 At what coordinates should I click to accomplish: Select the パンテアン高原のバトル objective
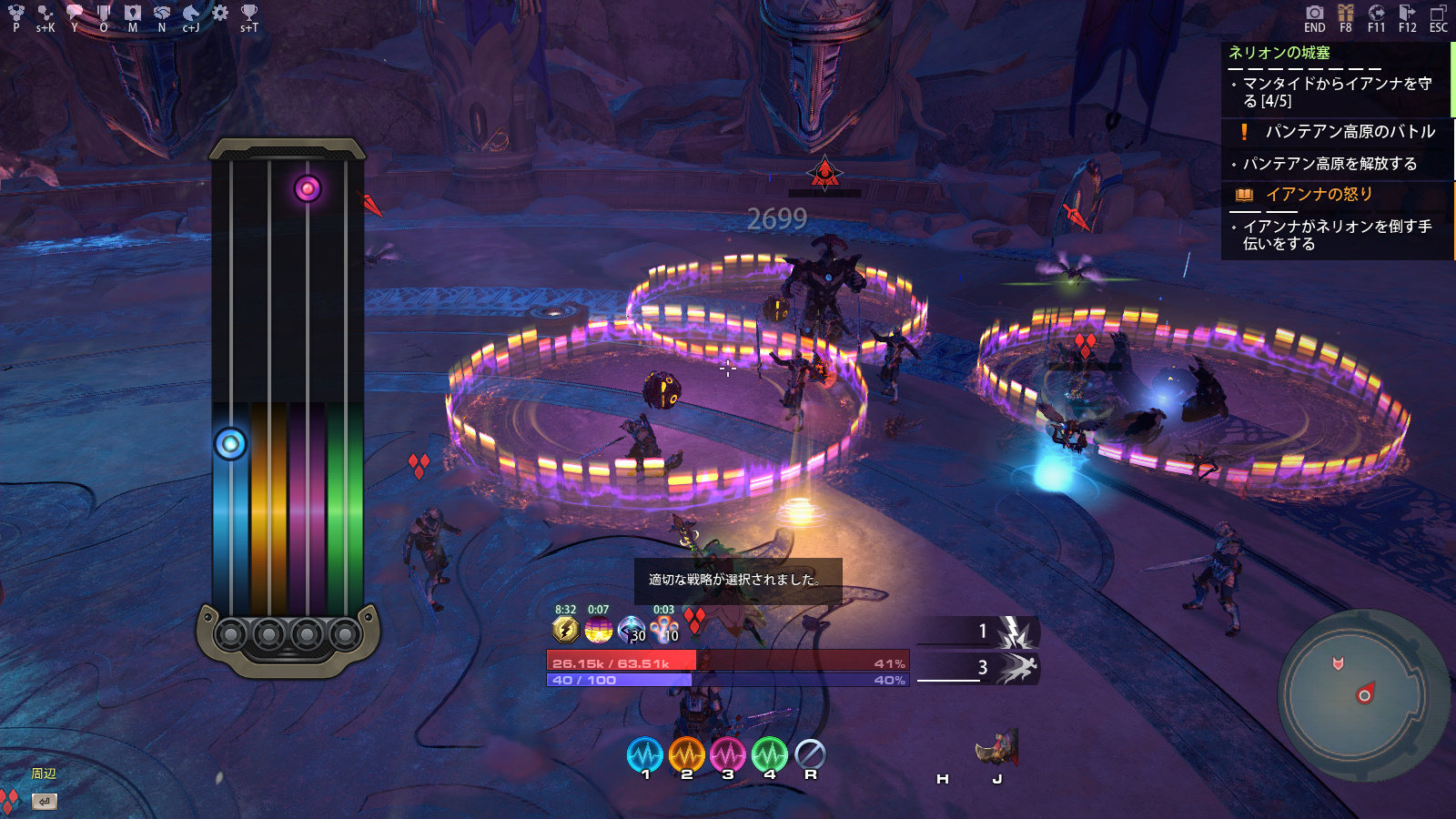tap(1350, 132)
